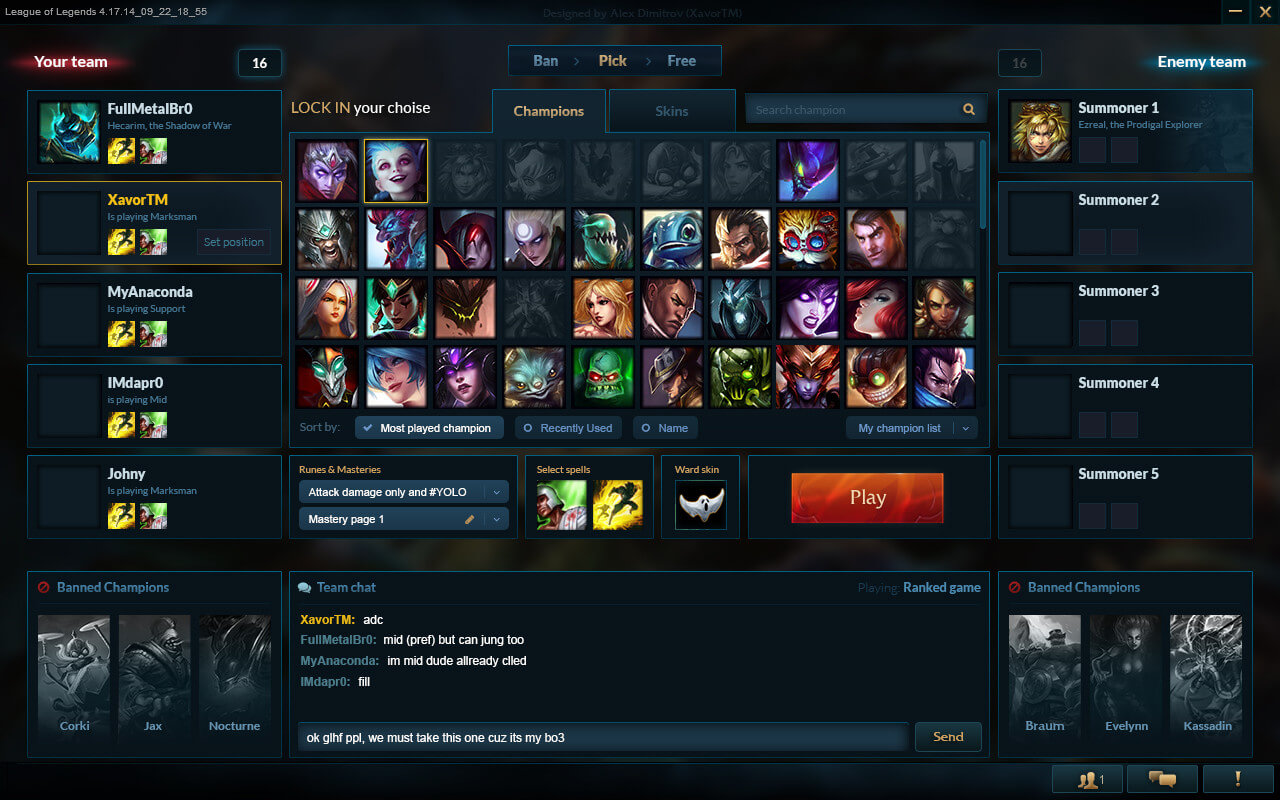Select the Champions tab
This screenshot has height=800, width=1280.
point(548,111)
